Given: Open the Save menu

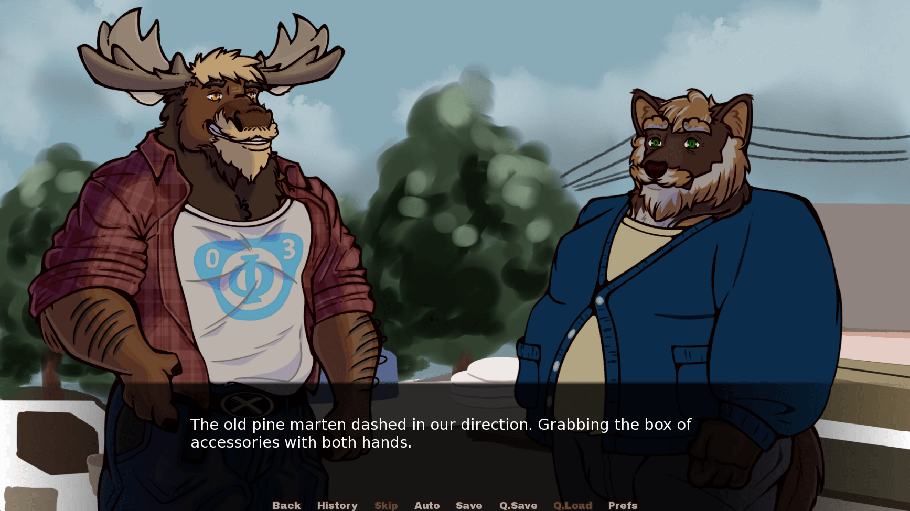Looking at the screenshot, I should pyautogui.click(x=469, y=505).
